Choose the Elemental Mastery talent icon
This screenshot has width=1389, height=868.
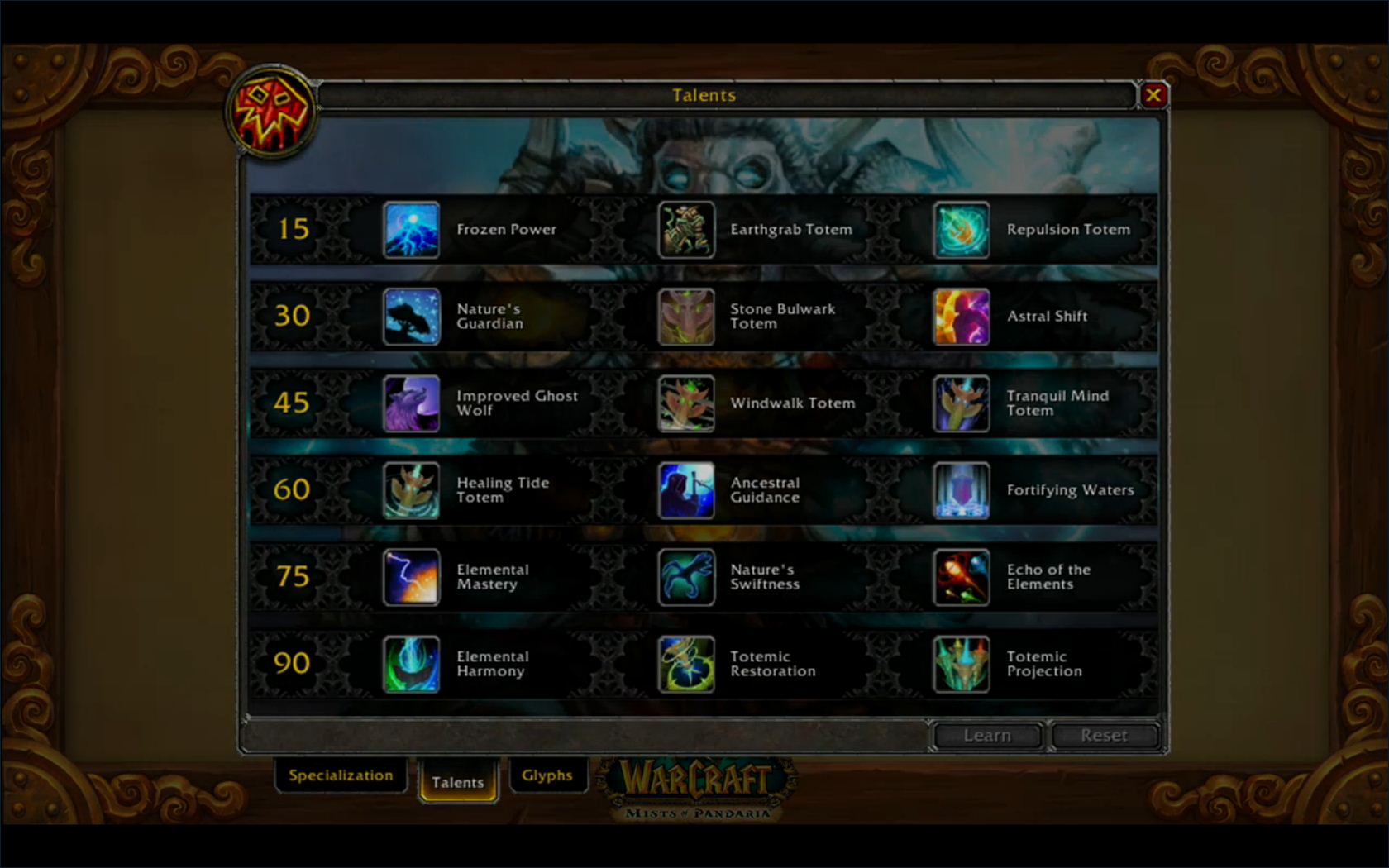click(x=411, y=577)
